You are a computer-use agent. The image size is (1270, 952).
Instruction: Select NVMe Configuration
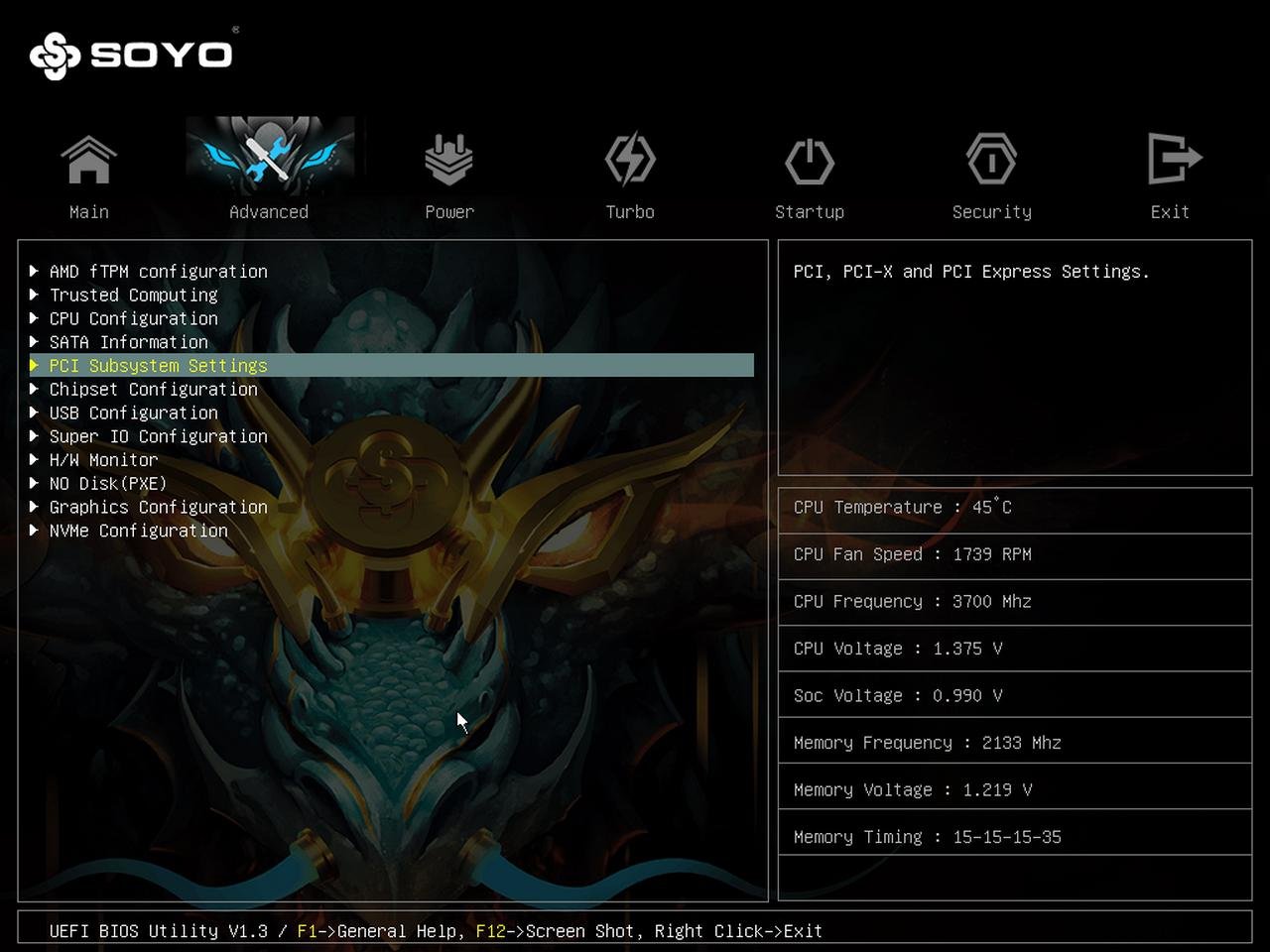[x=138, y=531]
